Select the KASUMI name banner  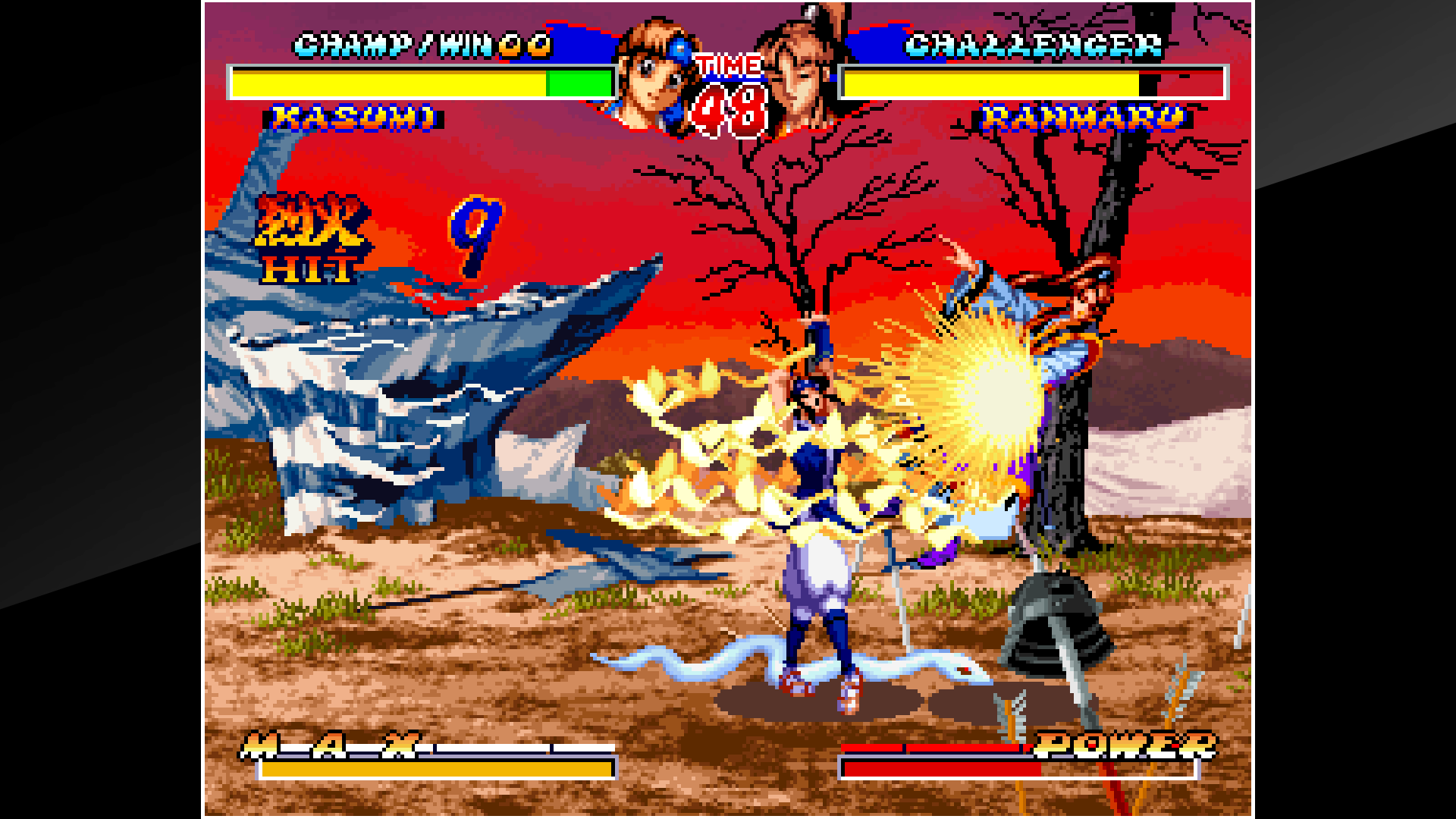353,118
